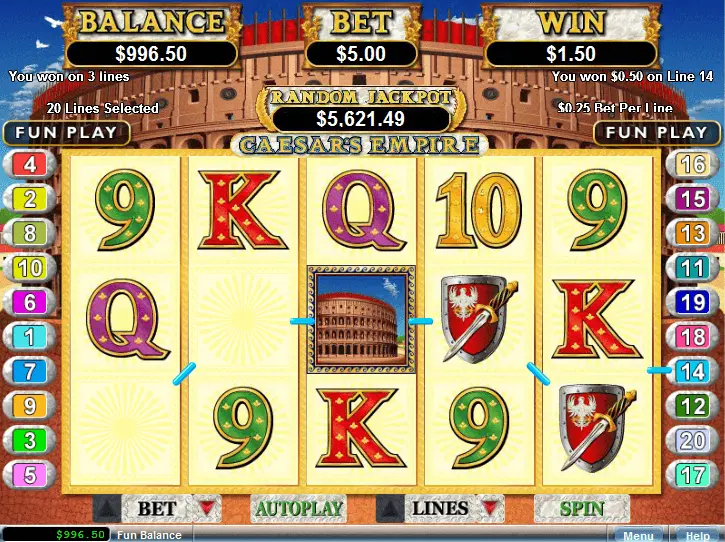Choose payline number 16
The width and height of the screenshot is (725, 542).
click(x=692, y=164)
